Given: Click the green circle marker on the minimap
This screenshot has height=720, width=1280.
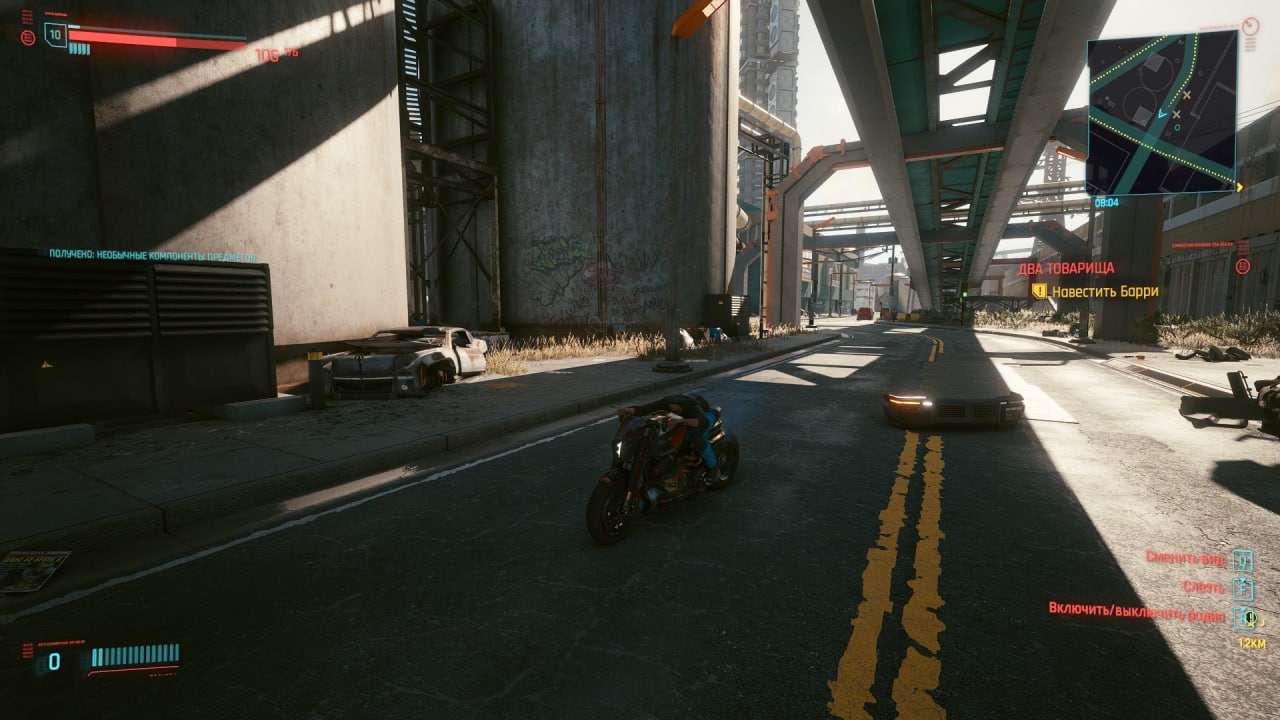Looking at the screenshot, I should click(x=1177, y=127).
